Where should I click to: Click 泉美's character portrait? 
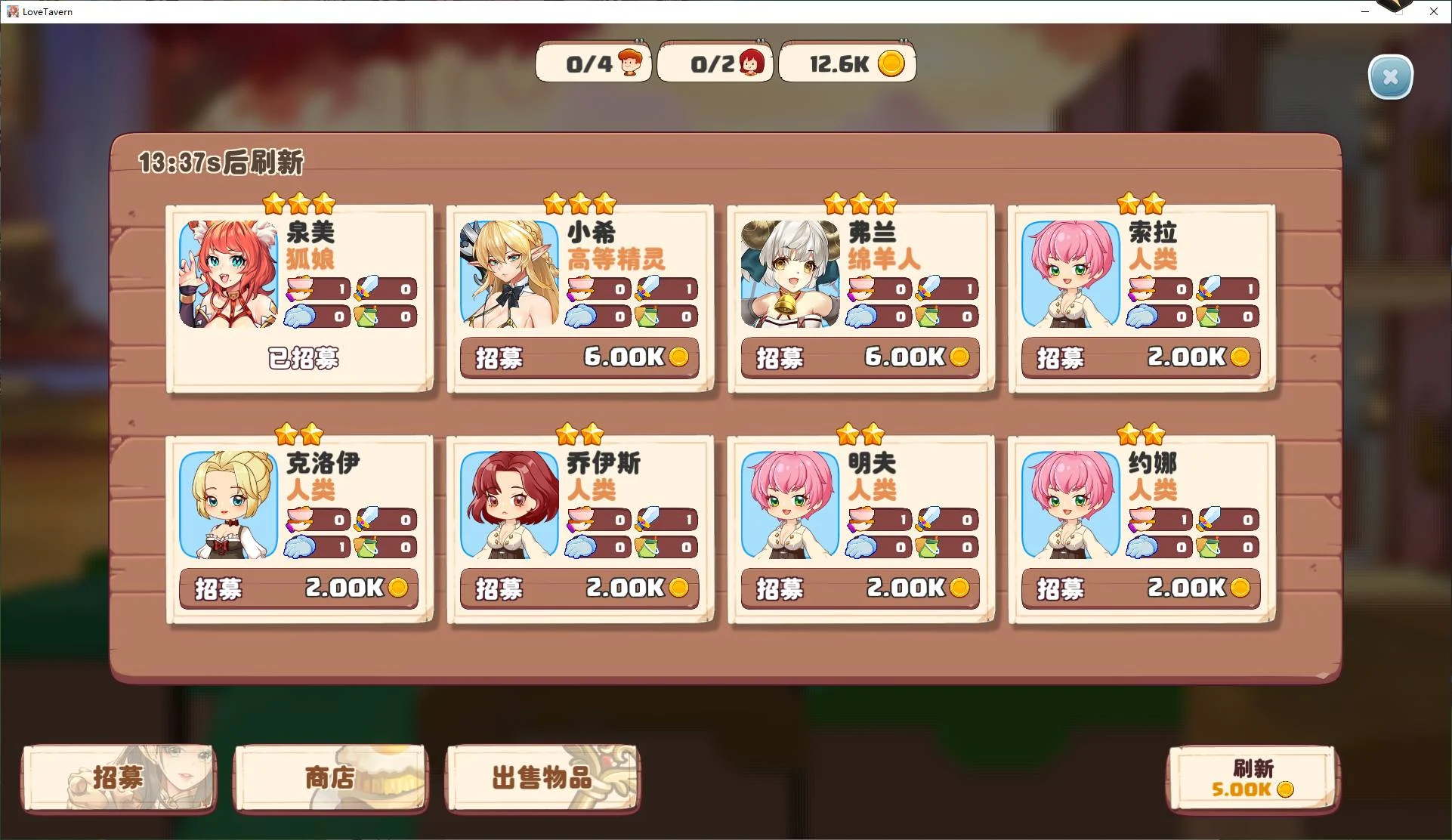click(x=227, y=273)
